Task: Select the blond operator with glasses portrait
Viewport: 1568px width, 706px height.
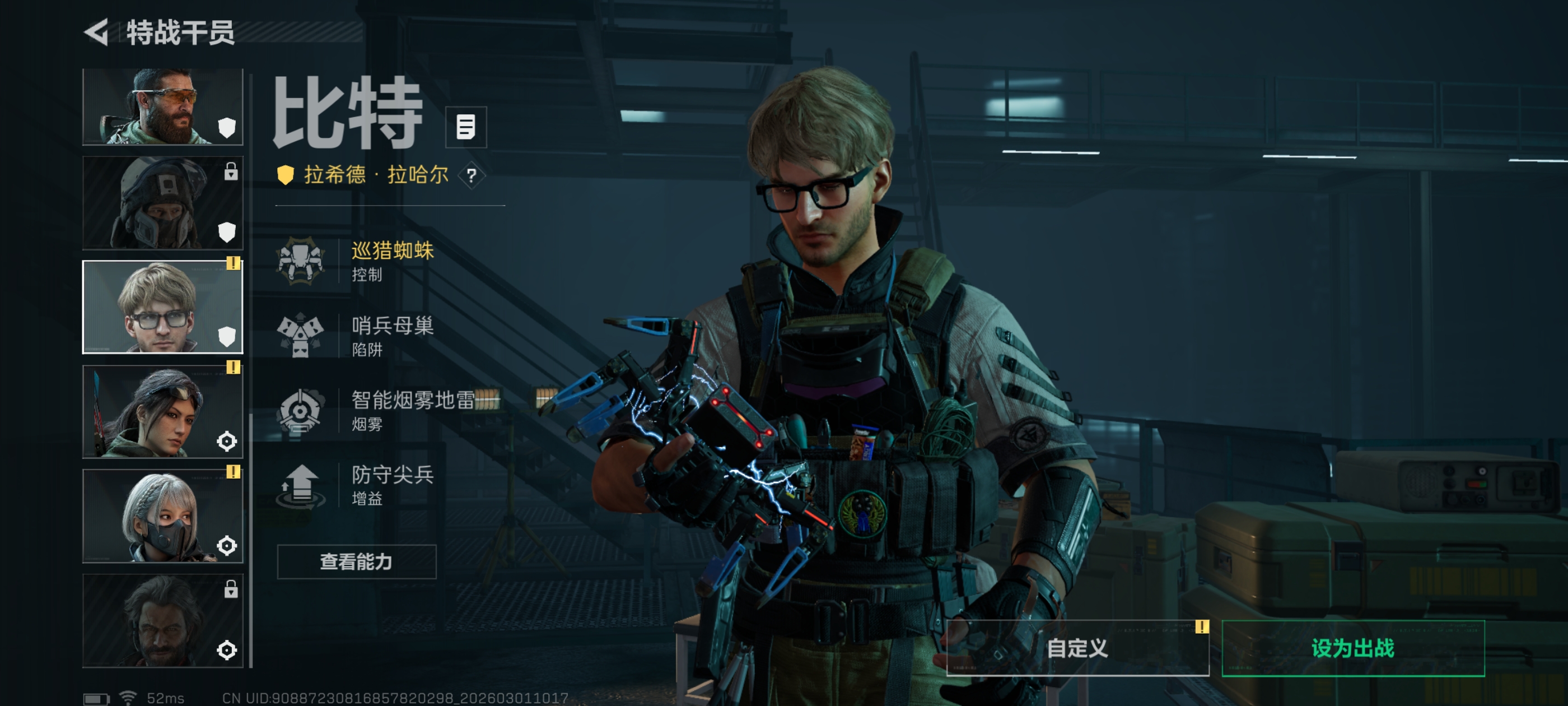Action: tap(162, 307)
